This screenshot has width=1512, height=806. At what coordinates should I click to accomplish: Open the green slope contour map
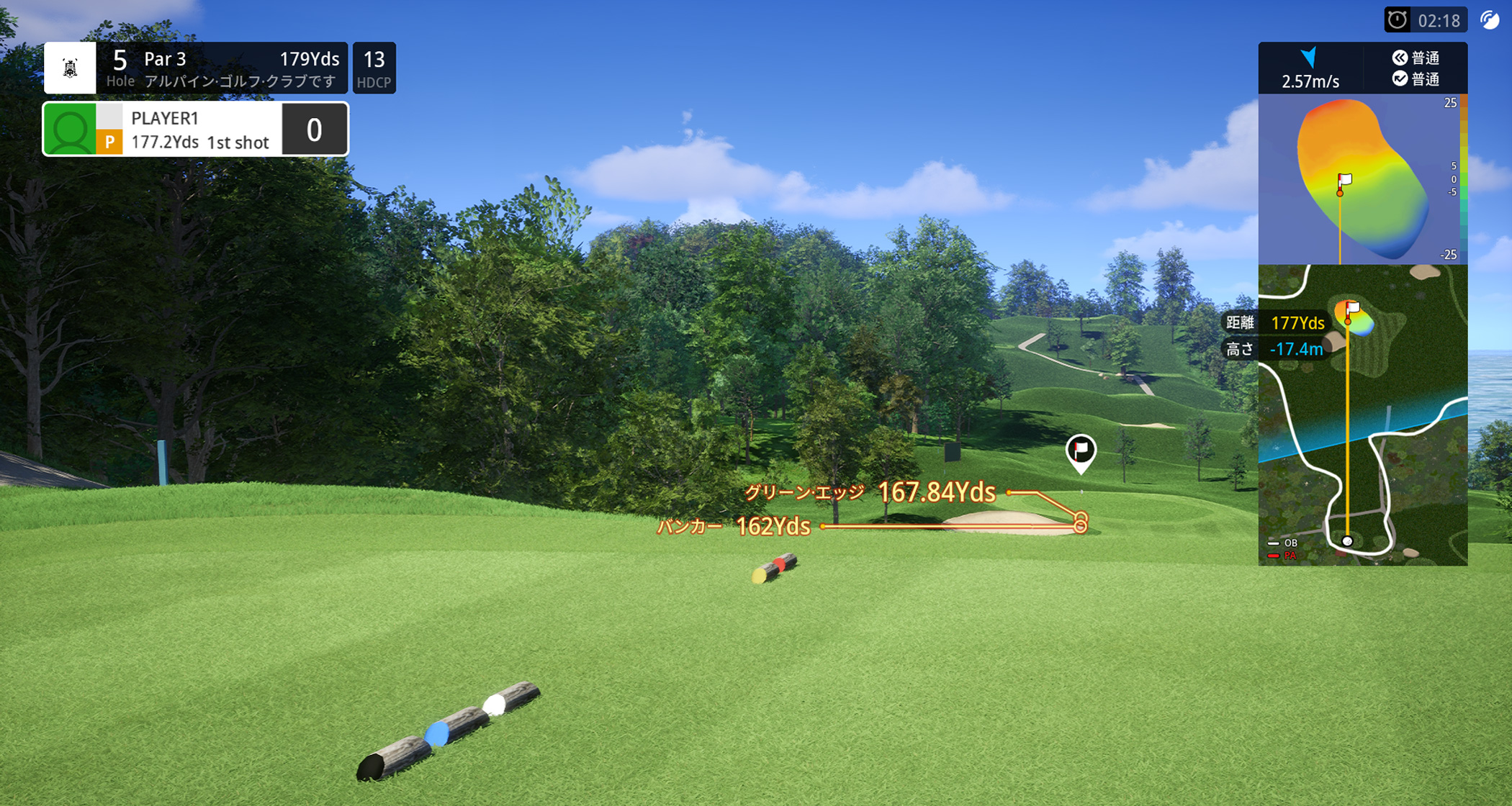(x=1361, y=180)
